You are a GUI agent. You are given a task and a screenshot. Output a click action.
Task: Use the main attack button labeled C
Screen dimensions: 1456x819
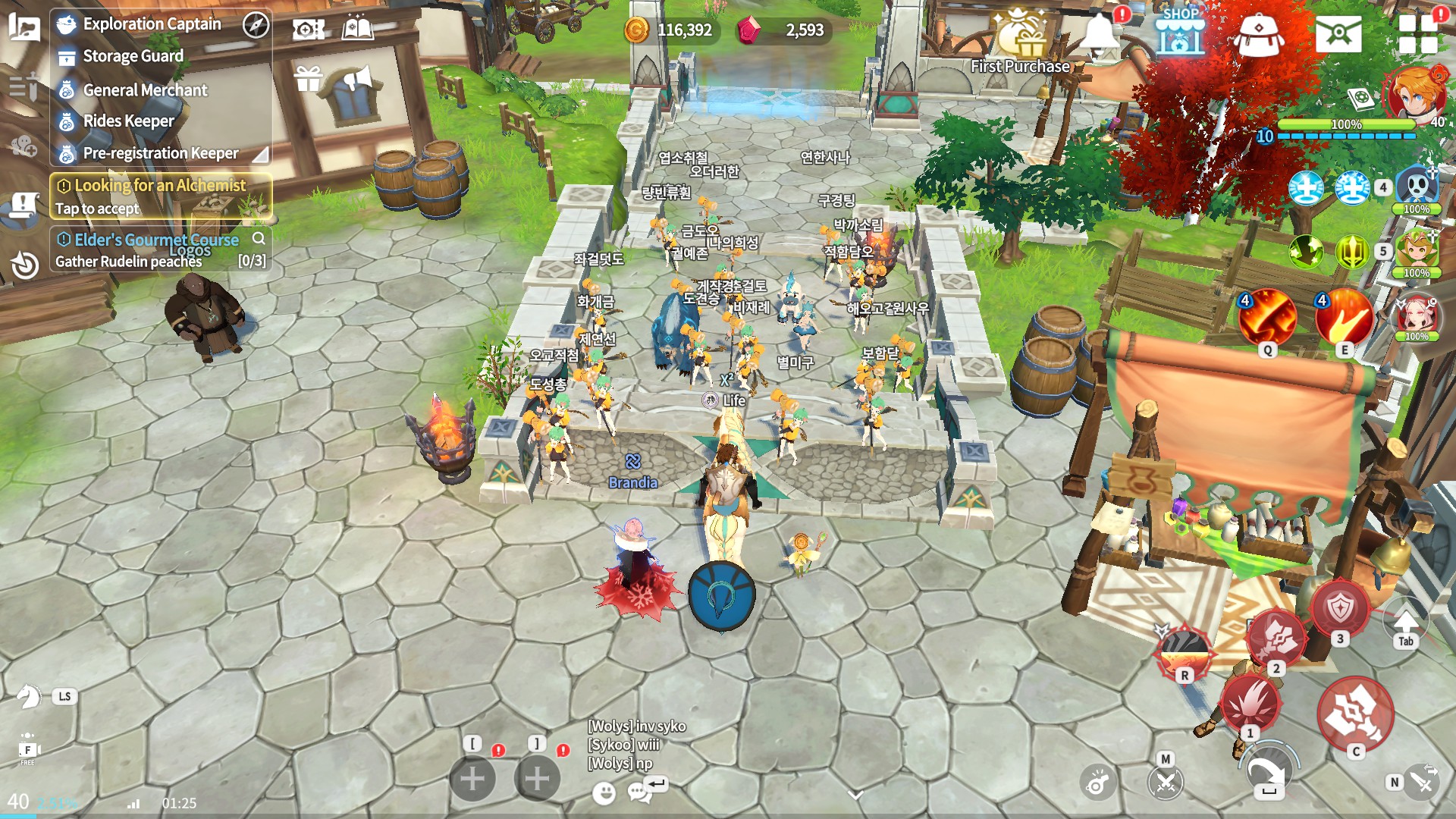click(1355, 713)
